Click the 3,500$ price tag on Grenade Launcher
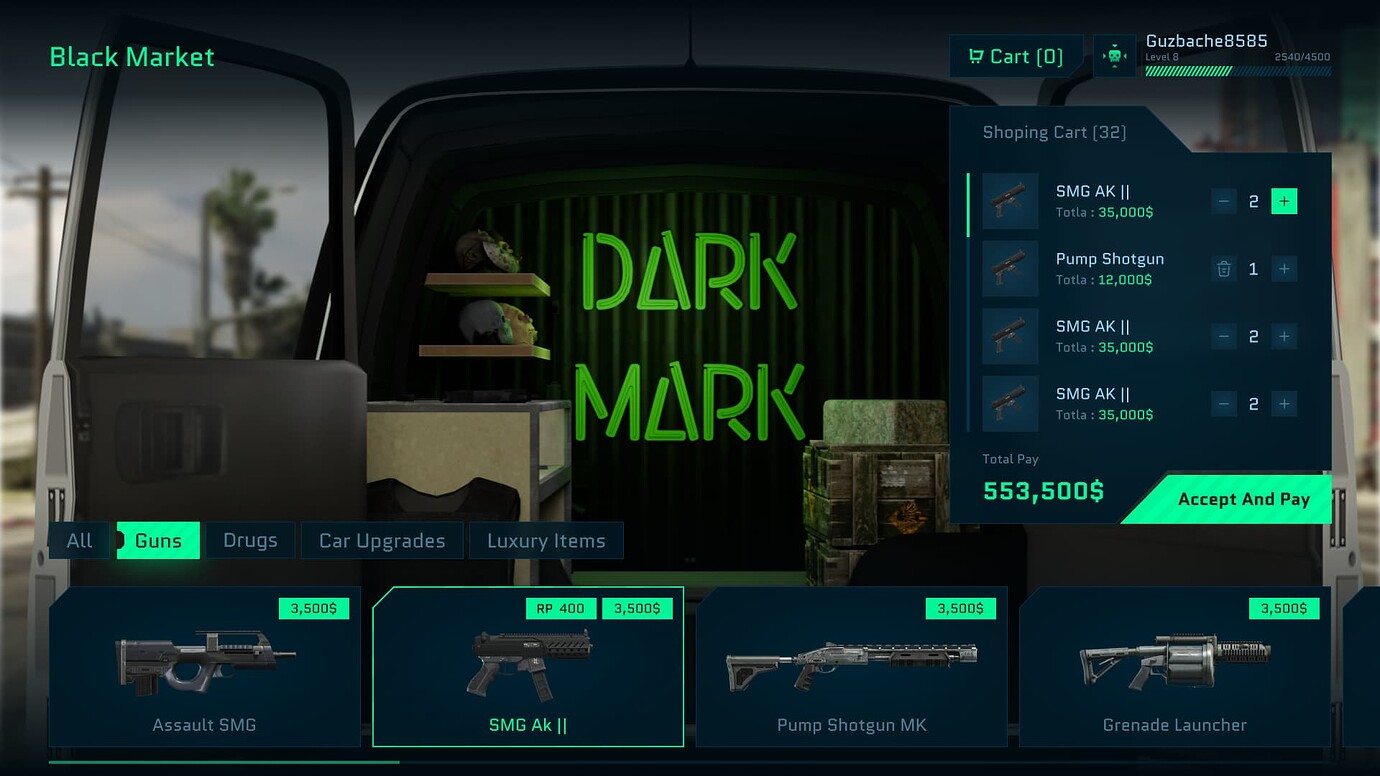The image size is (1380, 776). [x=1283, y=607]
